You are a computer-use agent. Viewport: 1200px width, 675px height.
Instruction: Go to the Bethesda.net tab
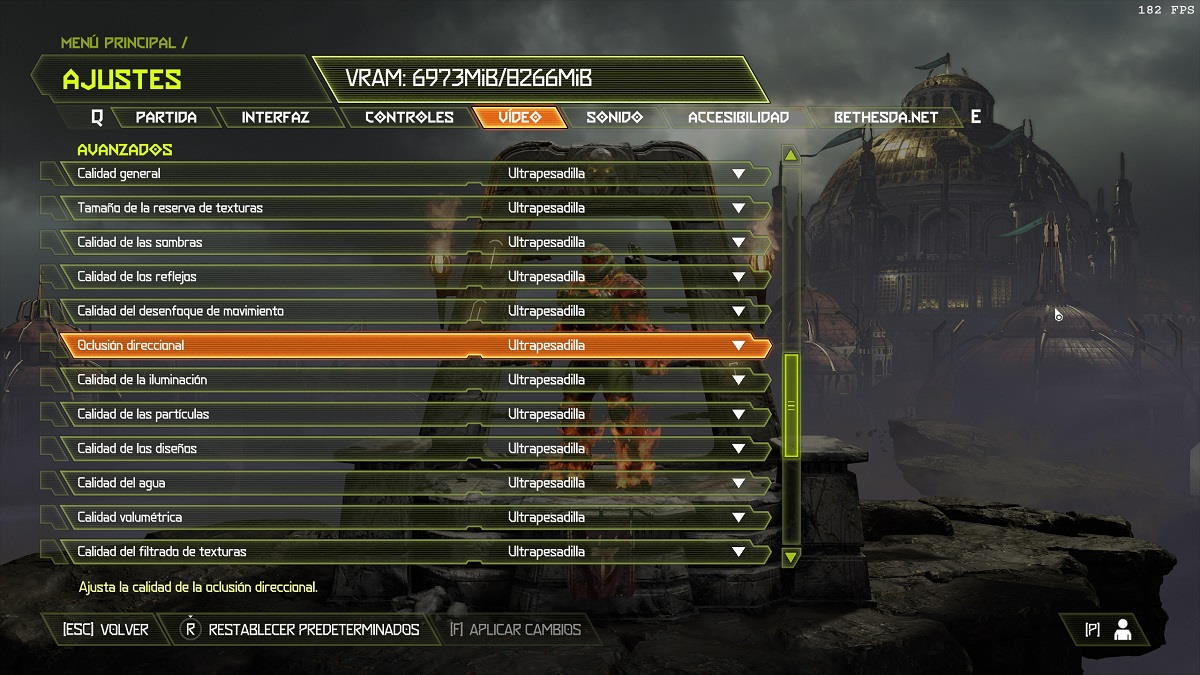tap(886, 117)
